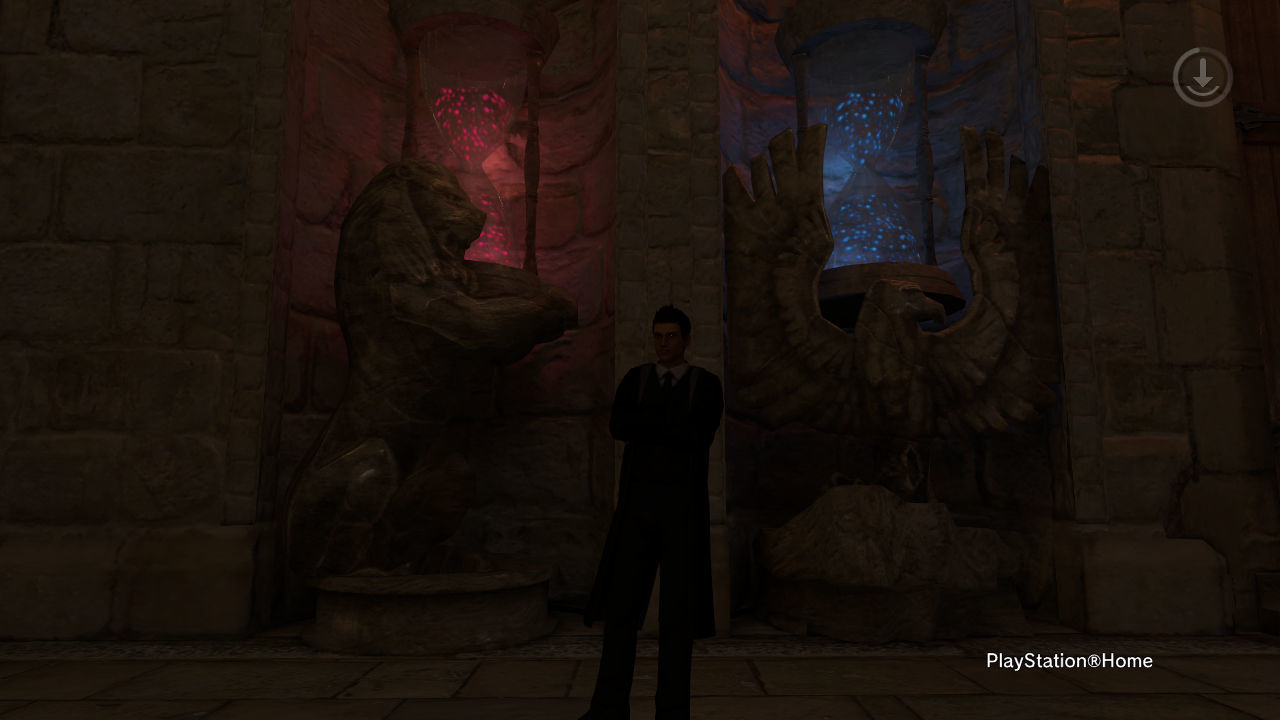Click the circular download arrow icon
Viewport: 1280px width, 720px height.
(x=1202, y=76)
